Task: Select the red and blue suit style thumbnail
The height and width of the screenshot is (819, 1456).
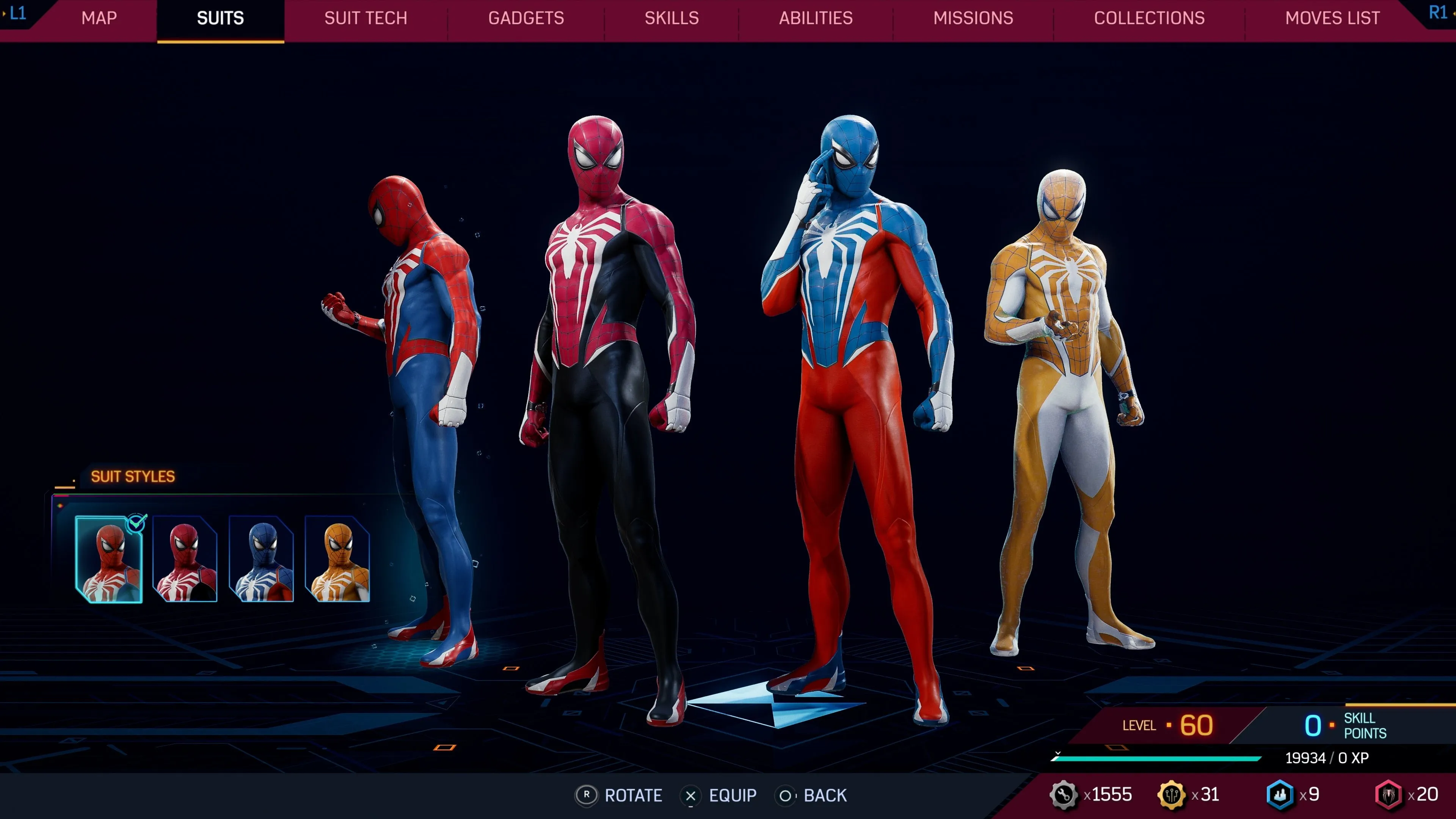Action: (x=109, y=559)
